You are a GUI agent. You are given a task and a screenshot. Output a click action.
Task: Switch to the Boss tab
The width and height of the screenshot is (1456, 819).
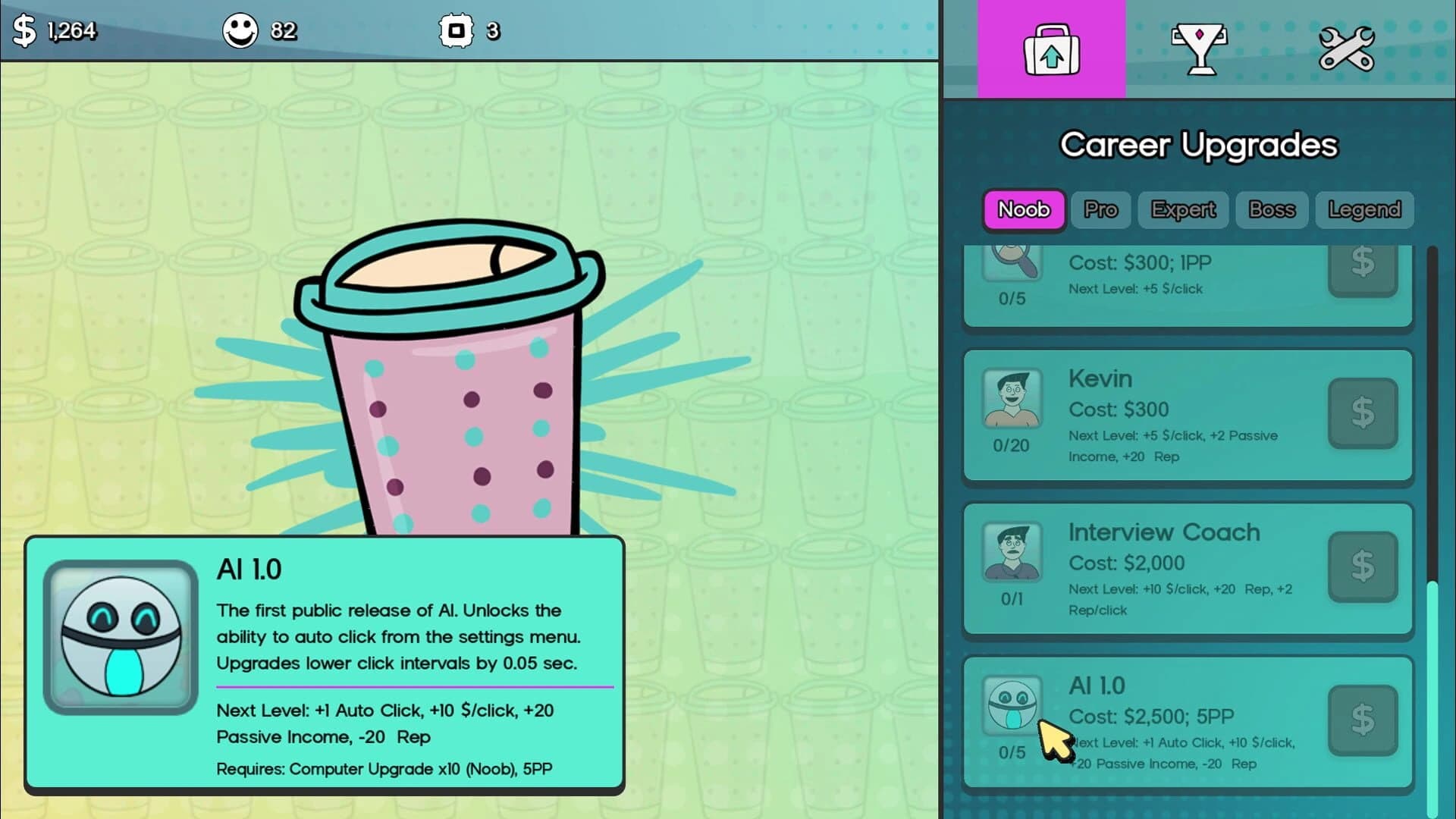coord(1272,210)
